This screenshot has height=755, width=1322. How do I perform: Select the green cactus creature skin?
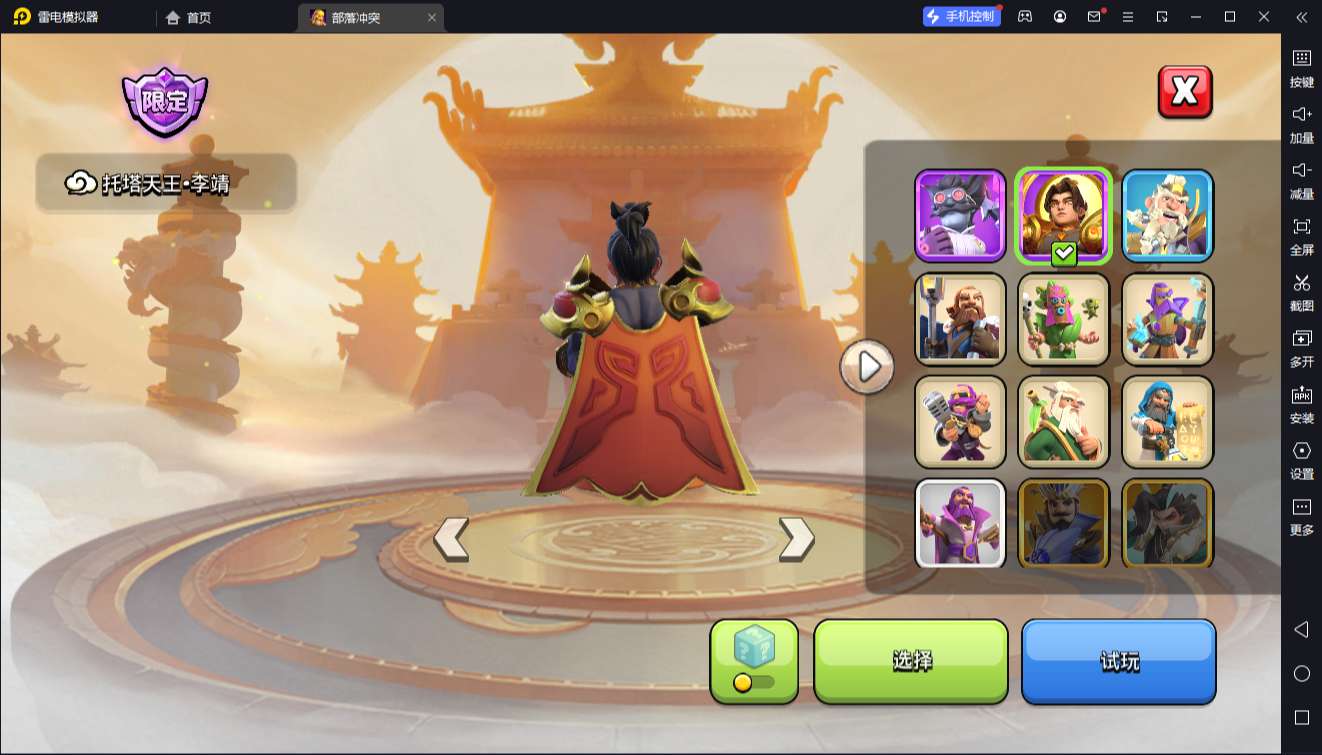[1064, 319]
